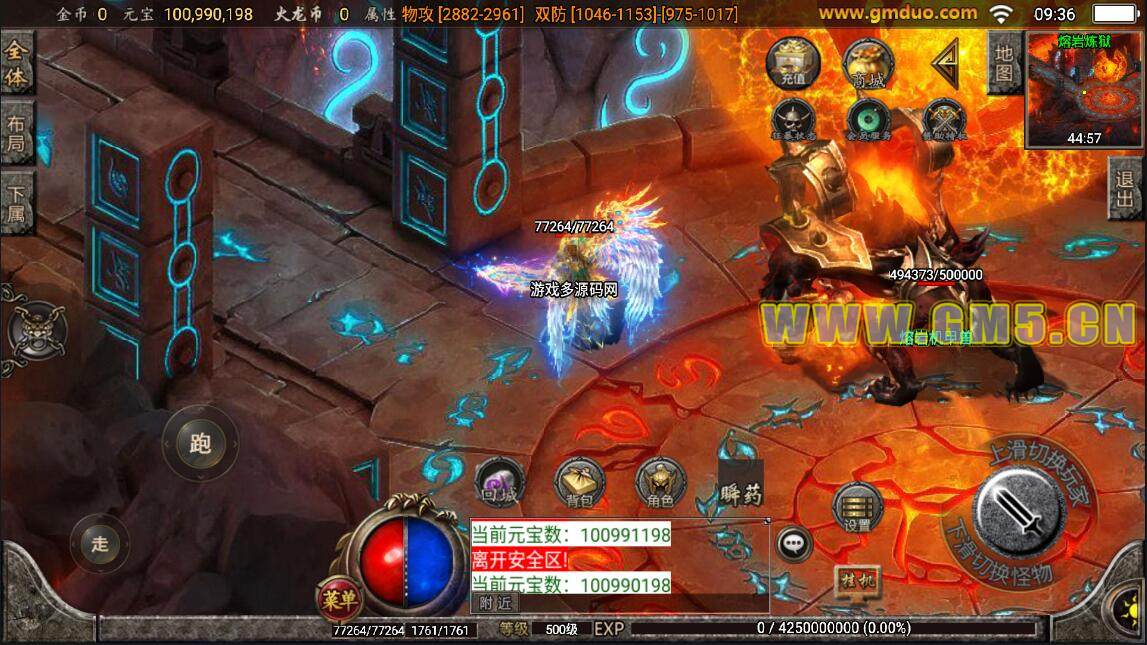The image size is (1147, 645).
Task: Select the 下属 subordinates tab
Action: point(17,203)
